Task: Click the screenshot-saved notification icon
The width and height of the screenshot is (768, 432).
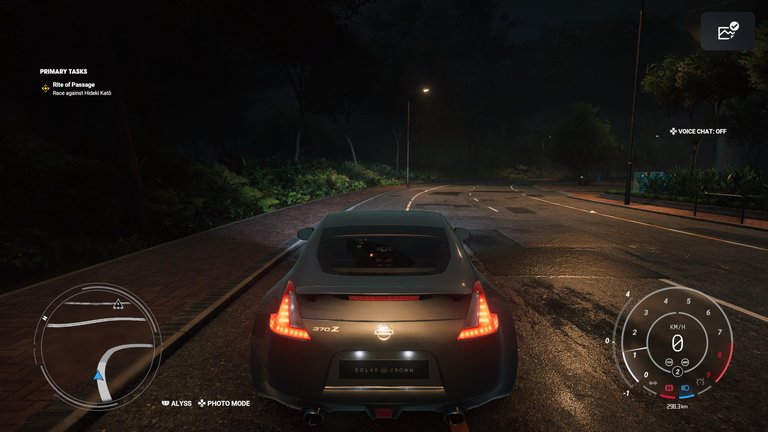Action: (x=728, y=32)
